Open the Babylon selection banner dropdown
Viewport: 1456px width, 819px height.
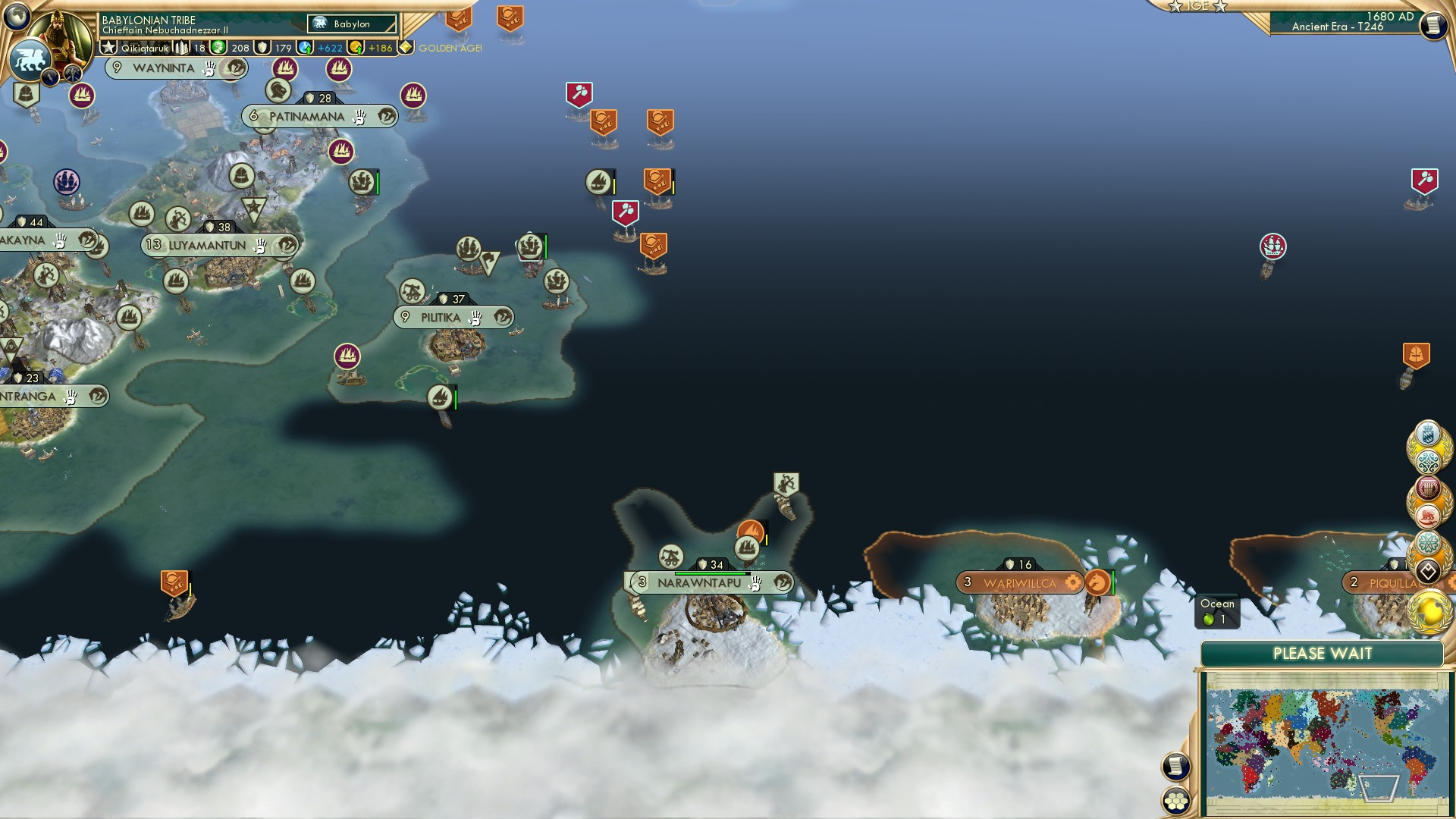click(350, 24)
